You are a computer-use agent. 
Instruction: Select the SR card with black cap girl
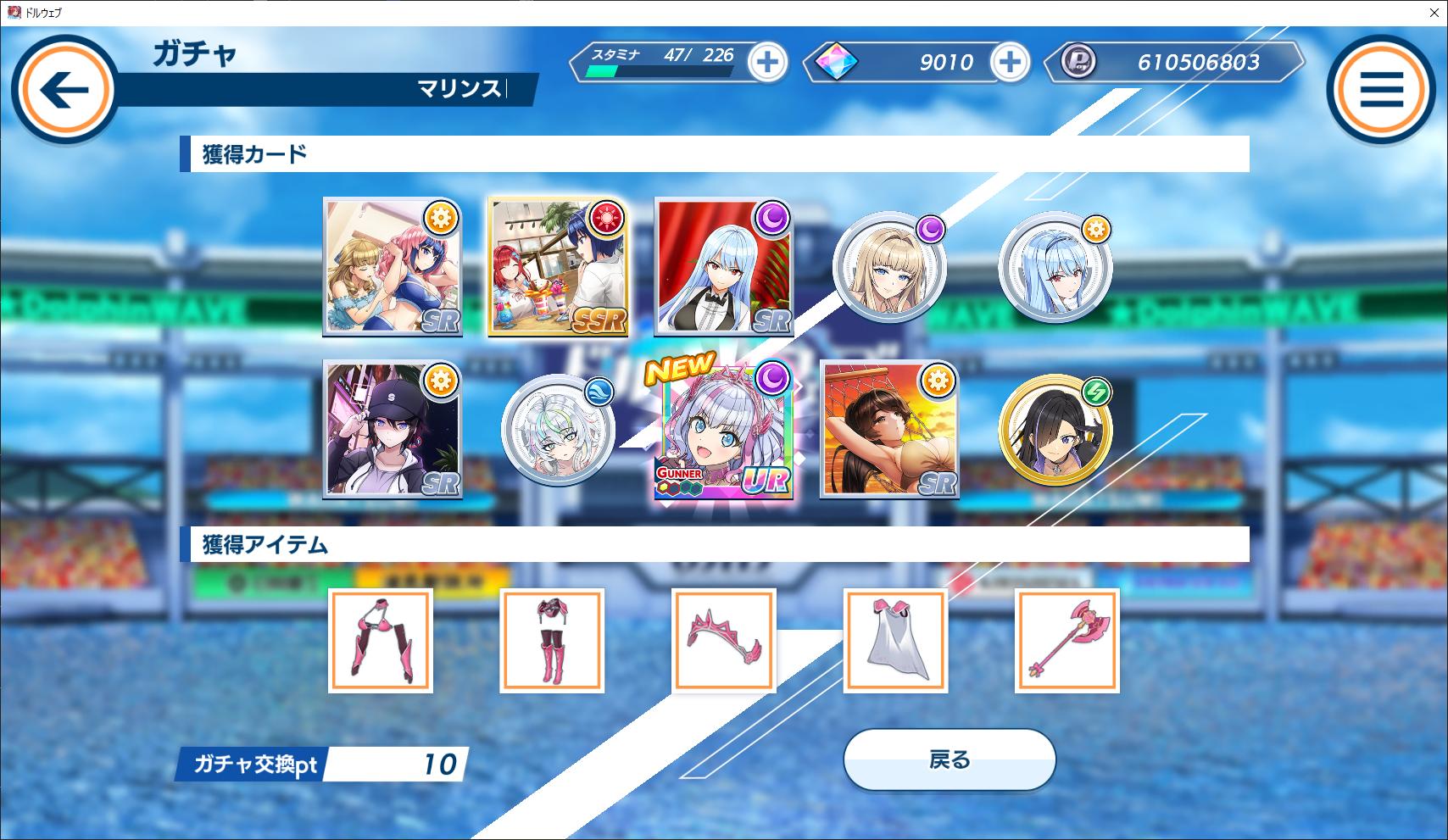tap(393, 431)
